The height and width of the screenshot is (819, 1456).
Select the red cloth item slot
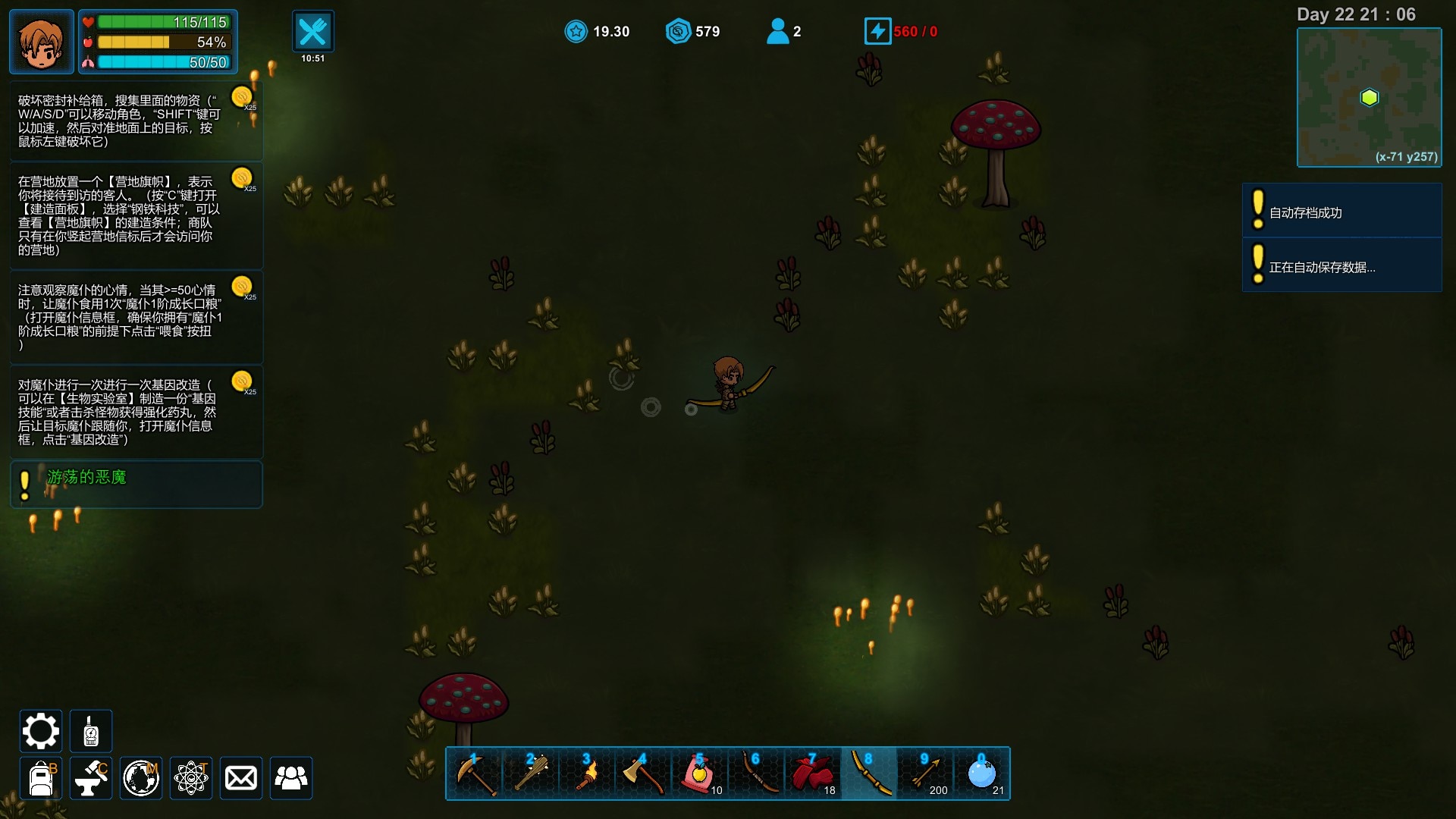(x=812, y=773)
